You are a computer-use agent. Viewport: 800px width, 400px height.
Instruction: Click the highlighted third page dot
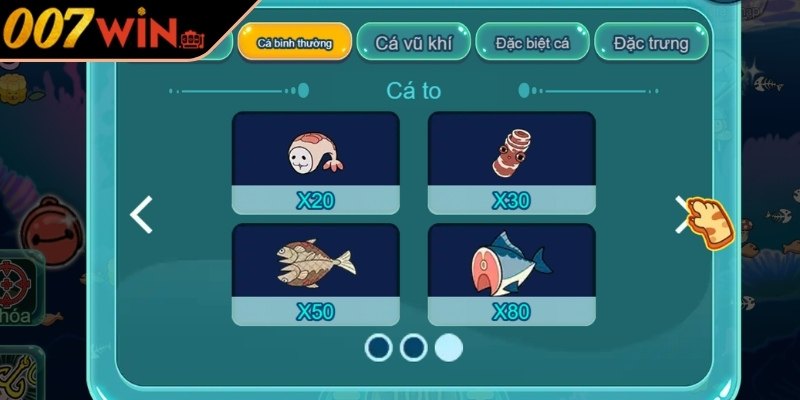(448, 347)
